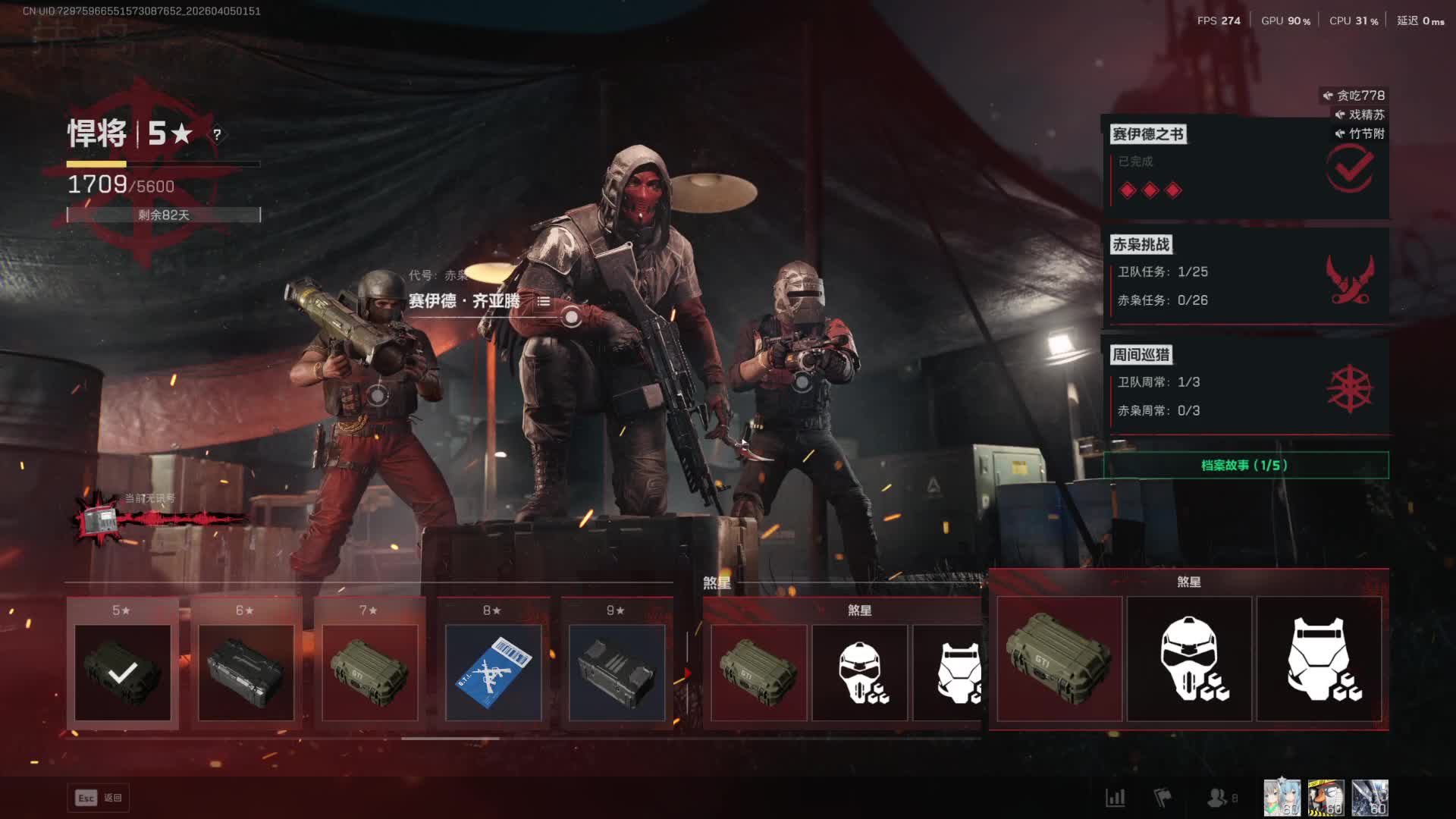The width and height of the screenshot is (1456, 819).
Task: Select the 9★ dark ammo box reward
Action: point(617,672)
